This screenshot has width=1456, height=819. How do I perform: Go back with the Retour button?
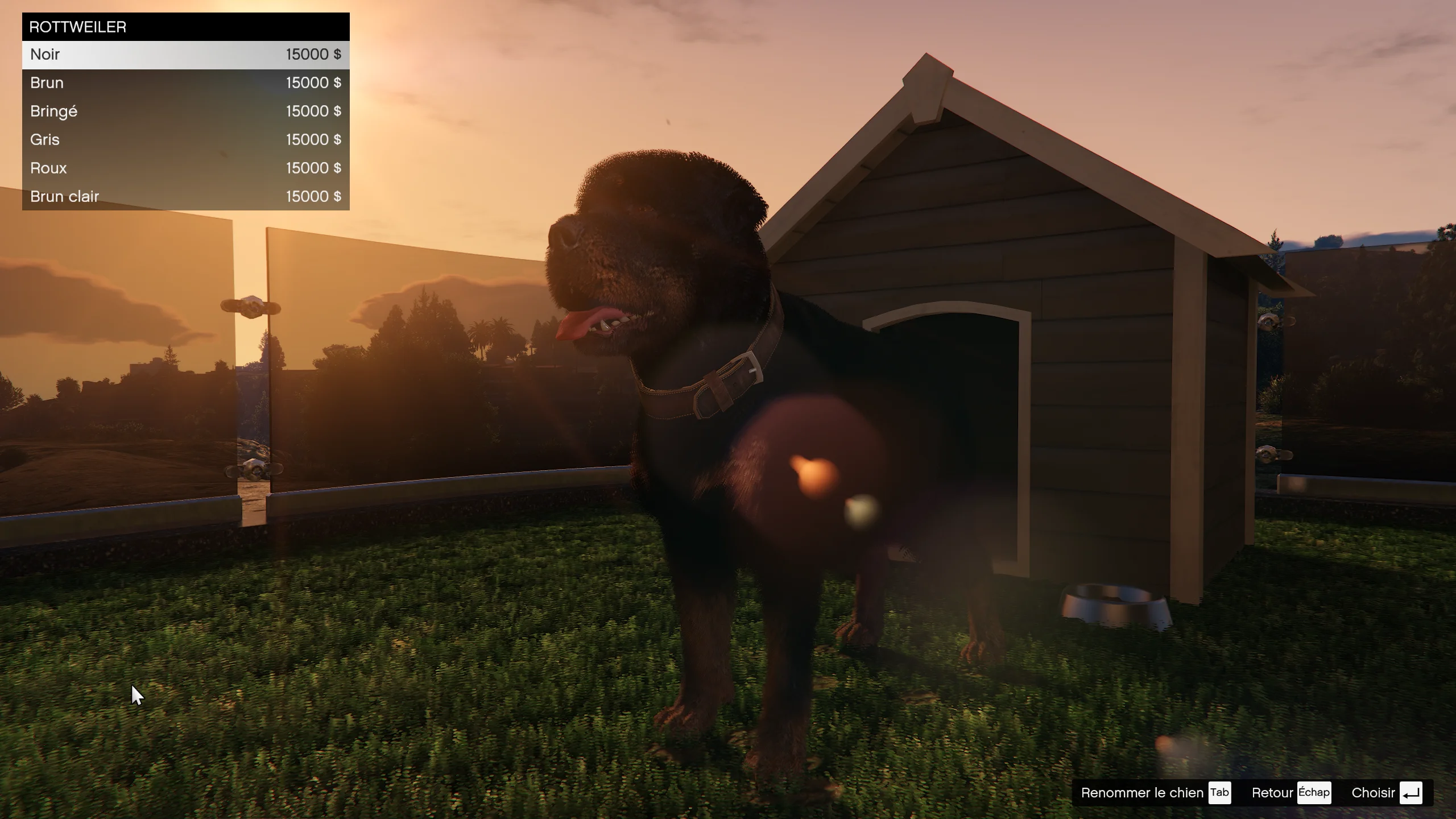click(x=1290, y=793)
